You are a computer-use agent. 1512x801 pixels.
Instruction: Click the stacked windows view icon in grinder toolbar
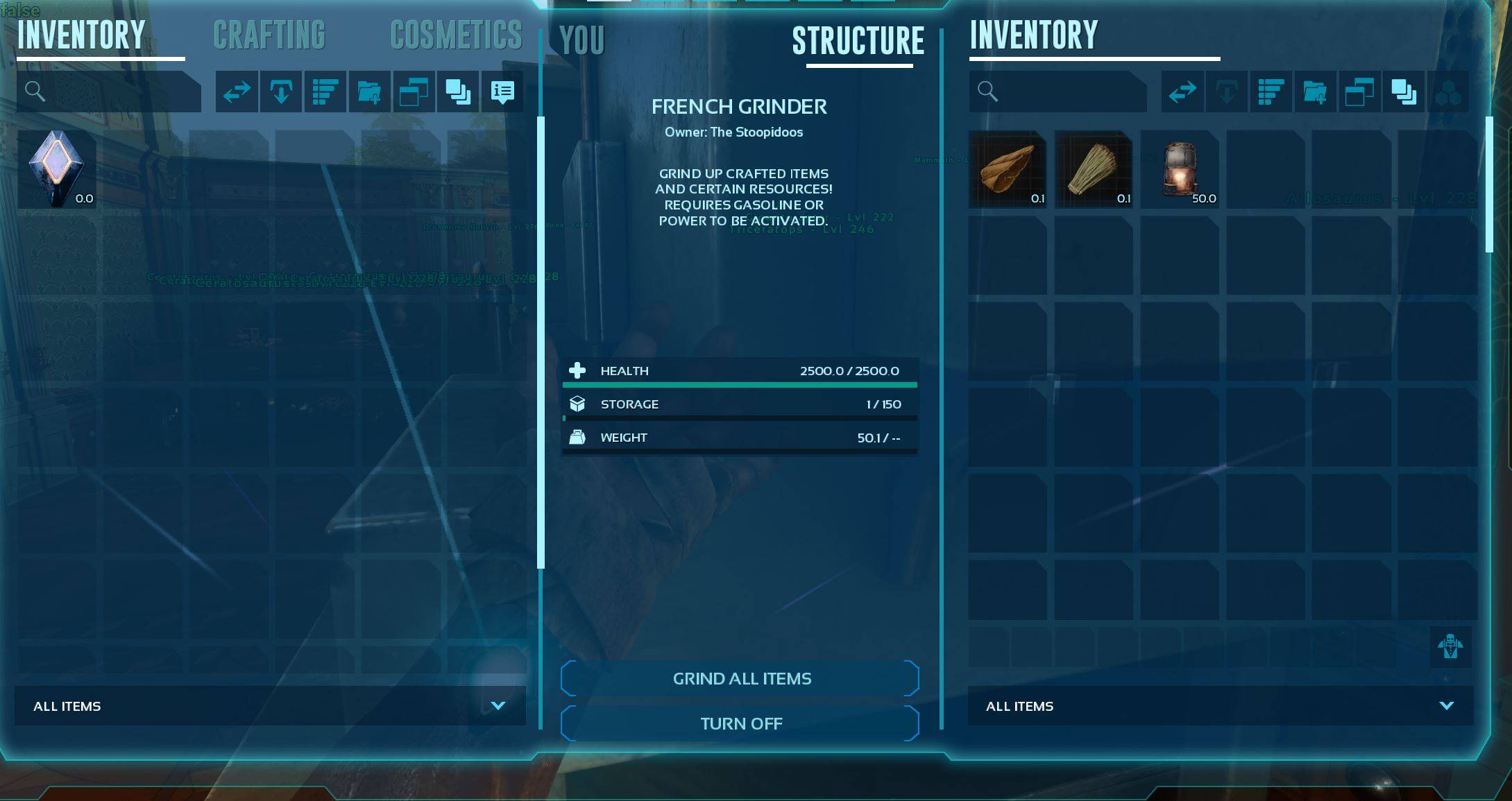pyautogui.click(x=1360, y=91)
